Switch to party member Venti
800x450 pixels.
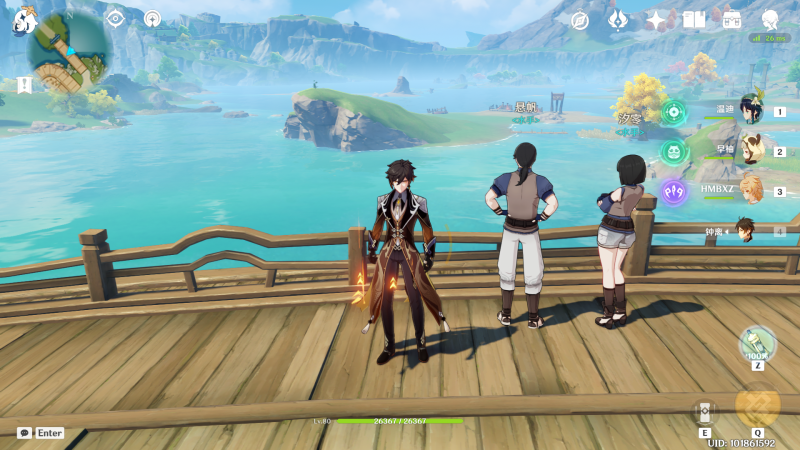[x=750, y=110]
